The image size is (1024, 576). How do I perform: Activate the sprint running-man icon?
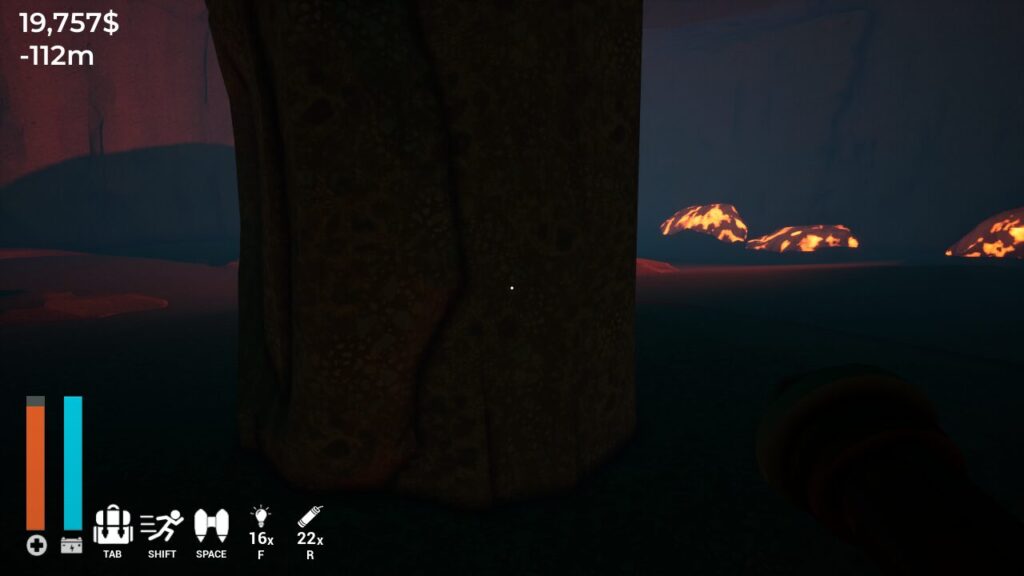tap(161, 525)
